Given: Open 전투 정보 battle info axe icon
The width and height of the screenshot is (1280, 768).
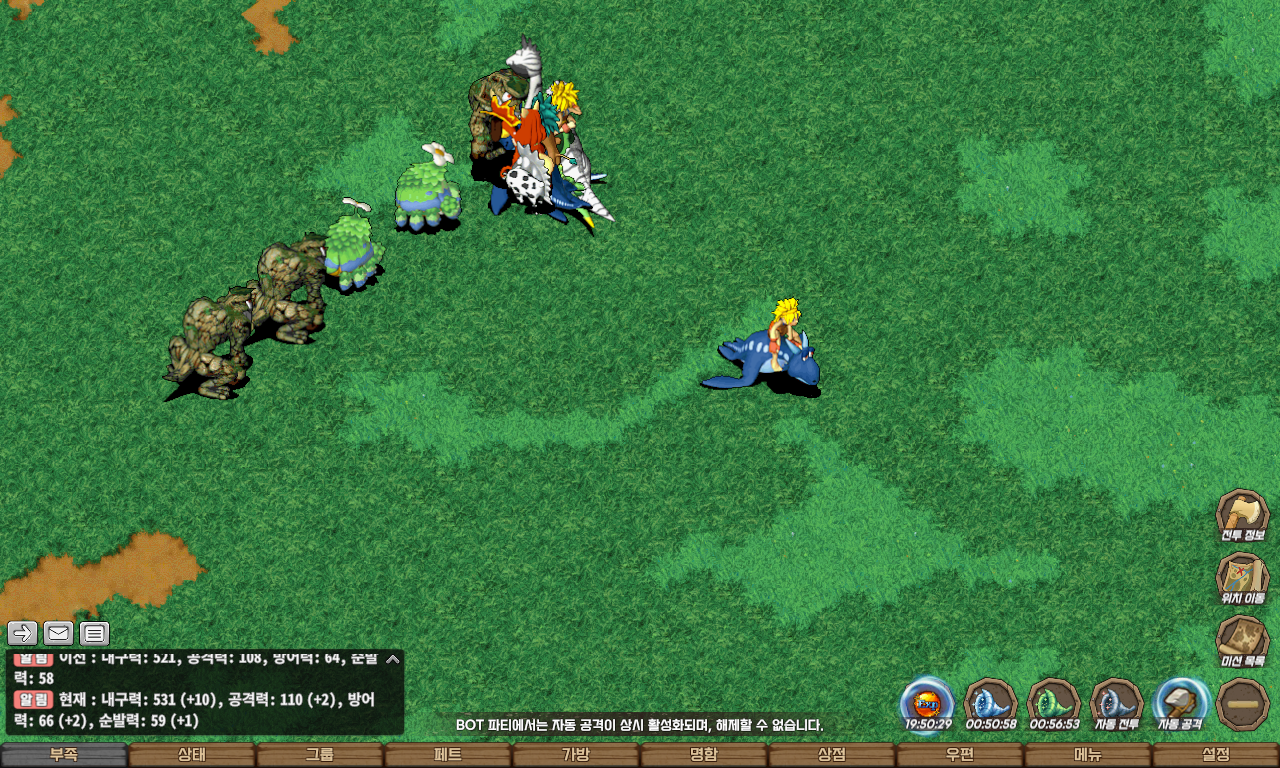Looking at the screenshot, I should [1242, 514].
